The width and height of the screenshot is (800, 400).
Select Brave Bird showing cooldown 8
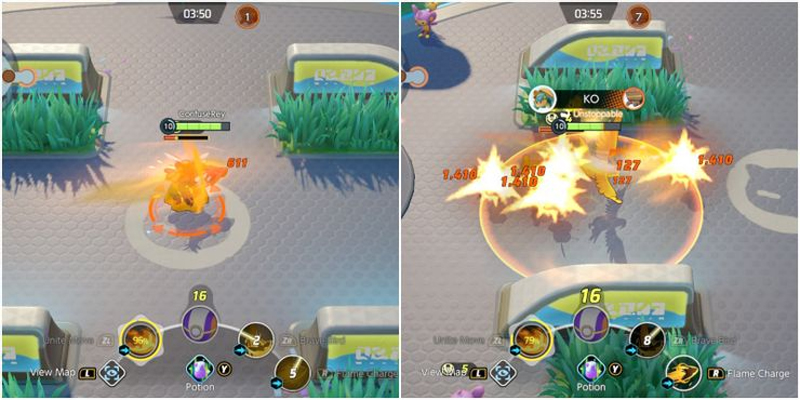(x=648, y=341)
